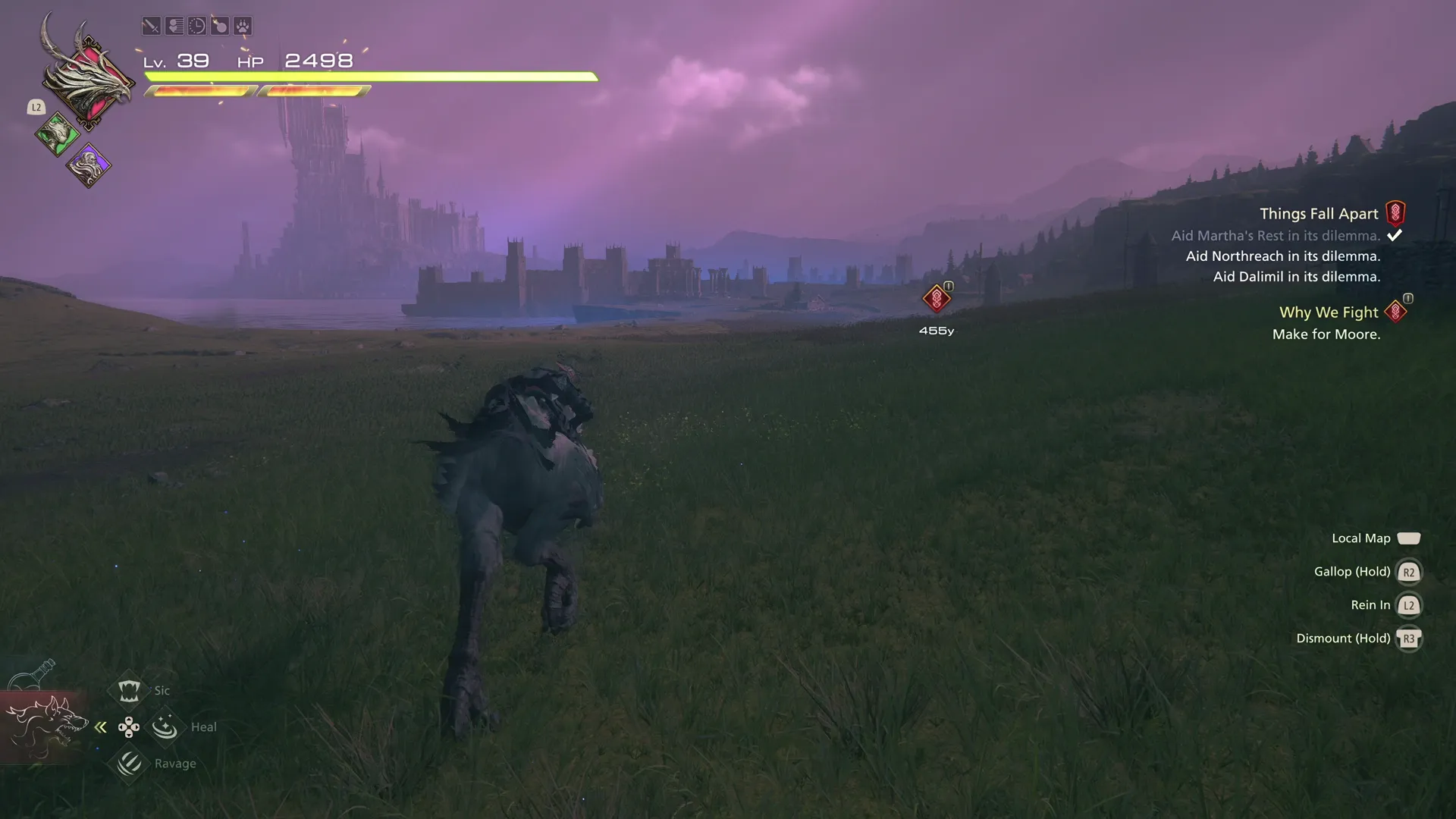
Task: Select the crossed-sword active battle icon
Action: [151, 25]
